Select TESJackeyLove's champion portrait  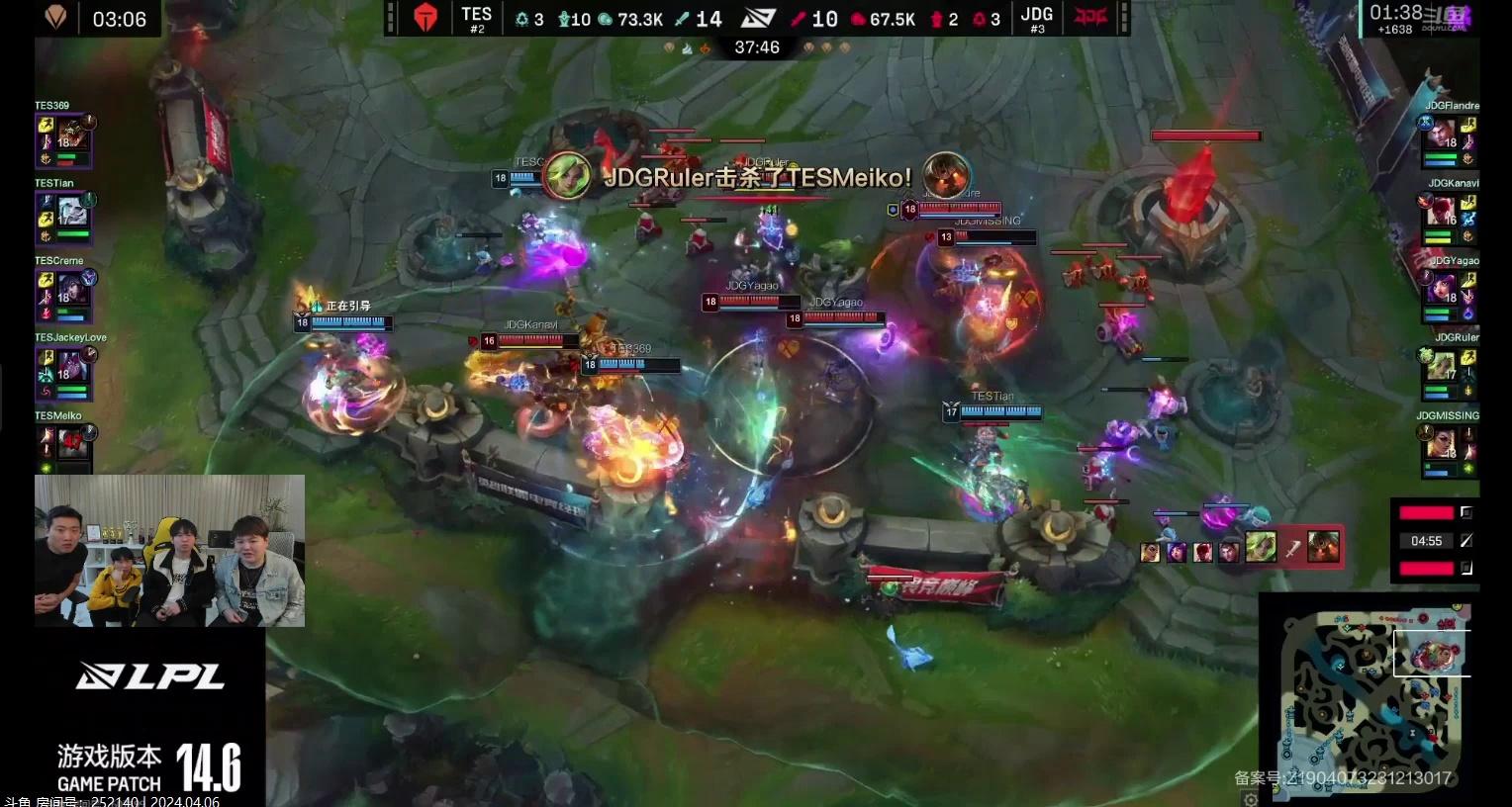pyautogui.click(x=71, y=368)
